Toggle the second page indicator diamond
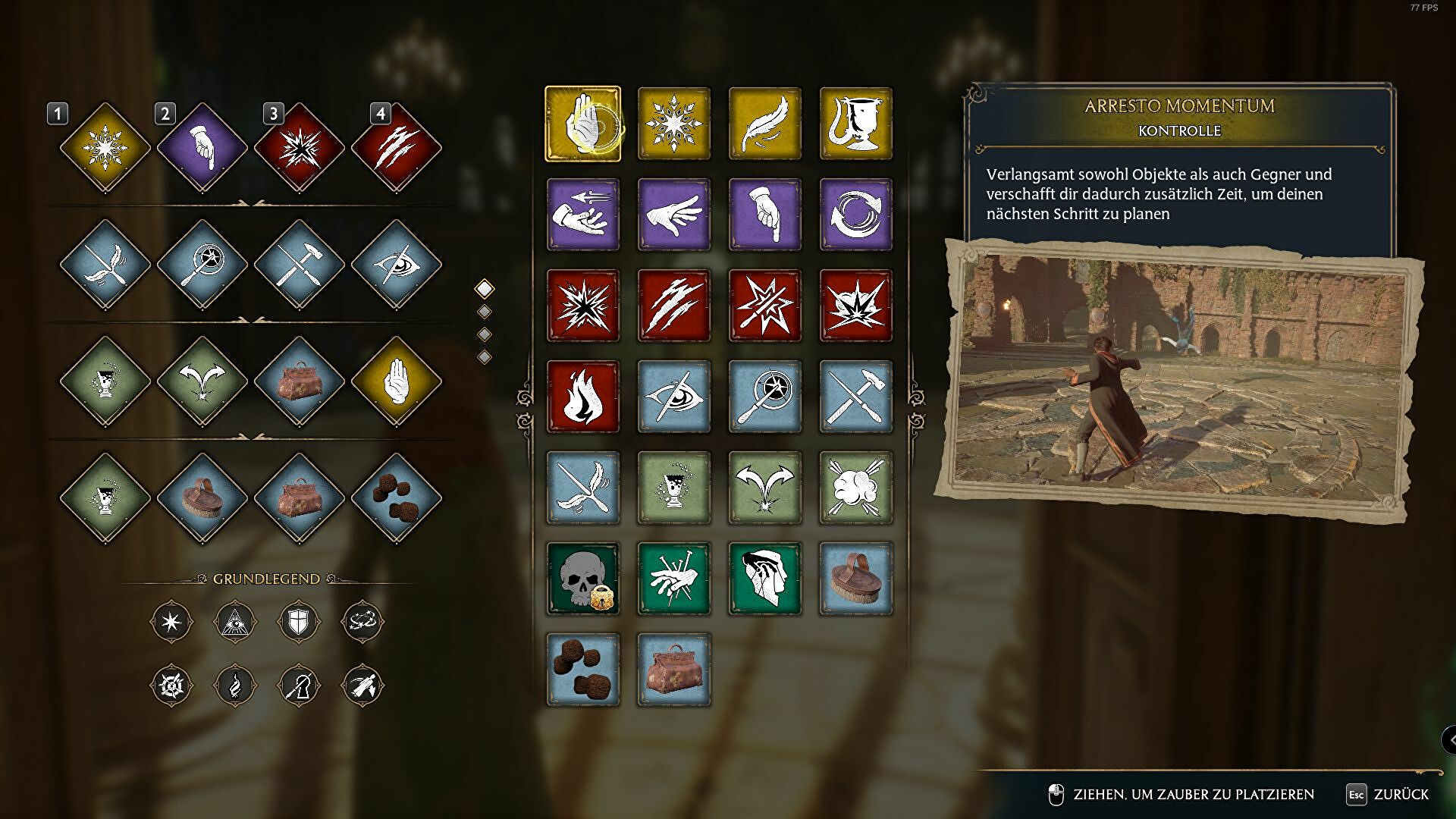The image size is (1456, 819). pyautogui.click(x=483, y=311)
